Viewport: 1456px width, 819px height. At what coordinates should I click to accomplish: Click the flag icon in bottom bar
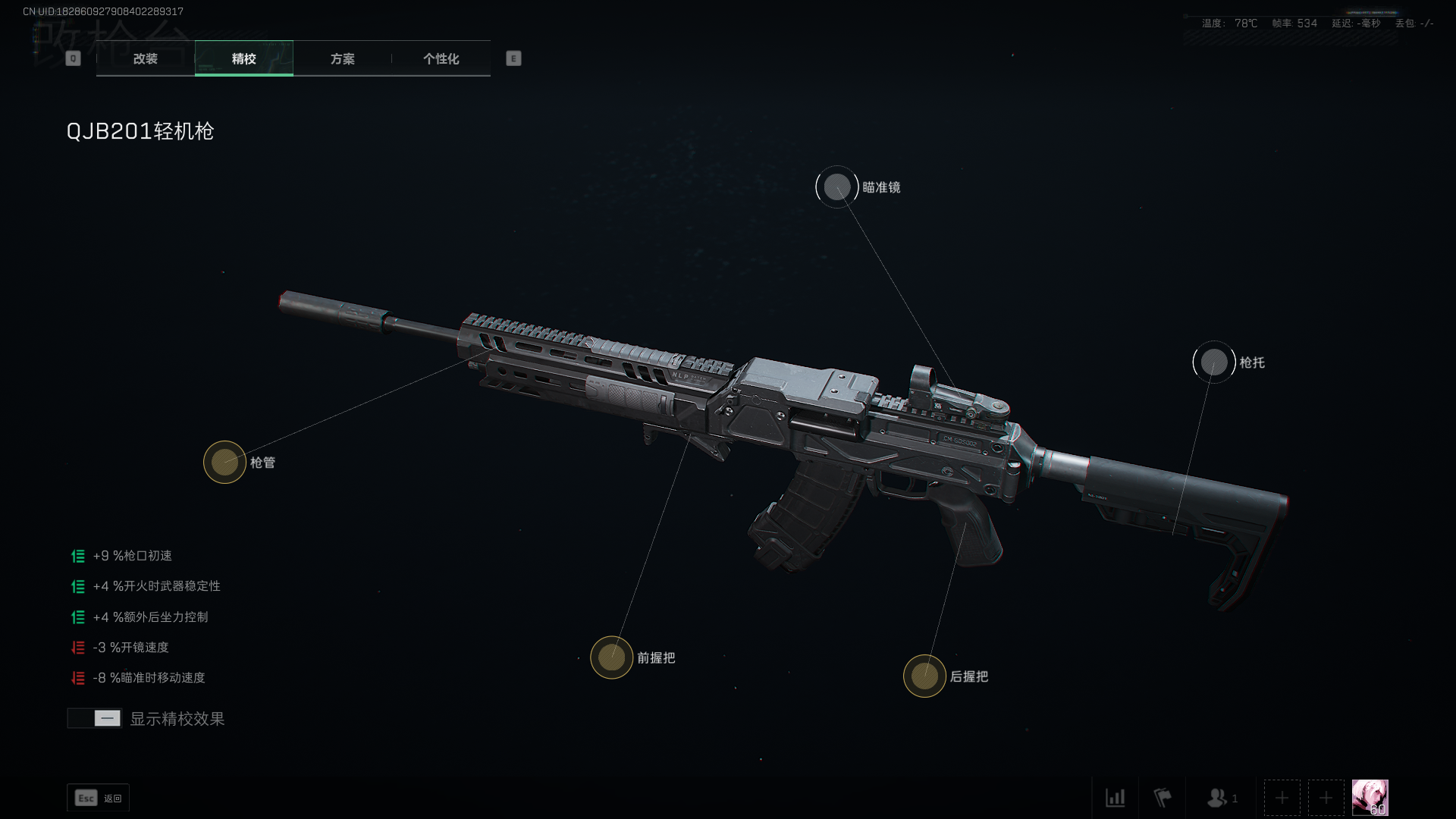1162,798
